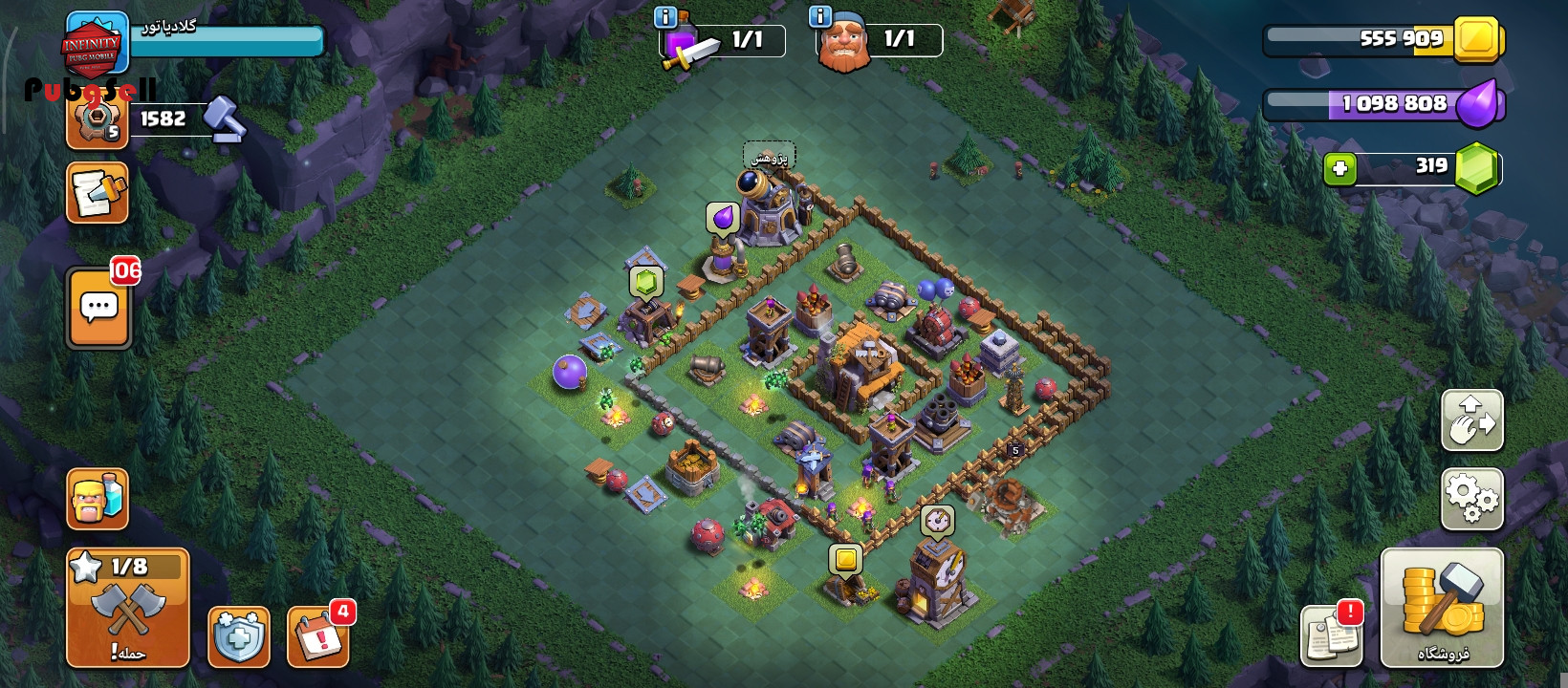
Task: Open the settings gears button
Action: (1471, 498)
